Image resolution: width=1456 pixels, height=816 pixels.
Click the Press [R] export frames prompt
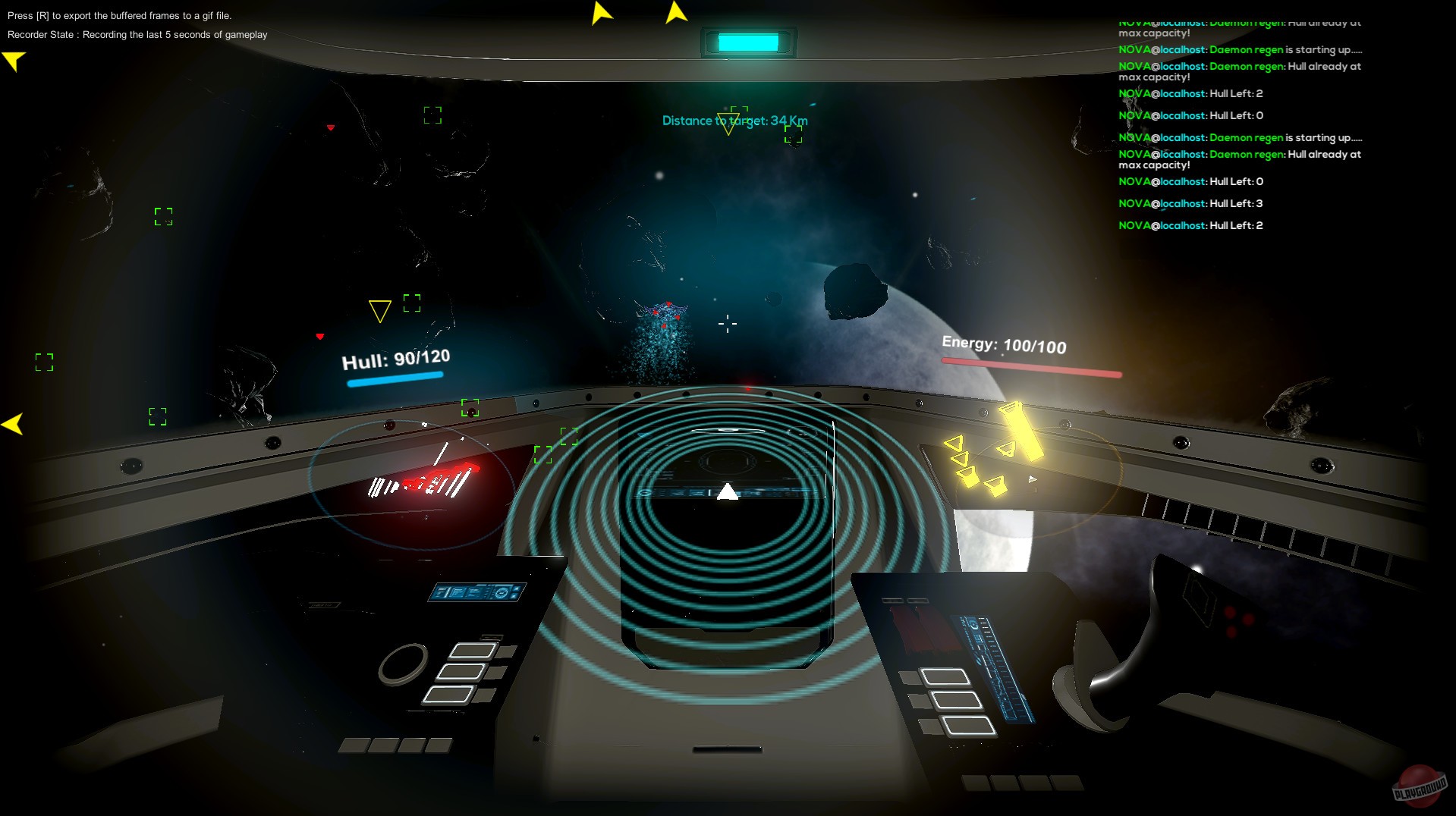click(x=121, y=14)
